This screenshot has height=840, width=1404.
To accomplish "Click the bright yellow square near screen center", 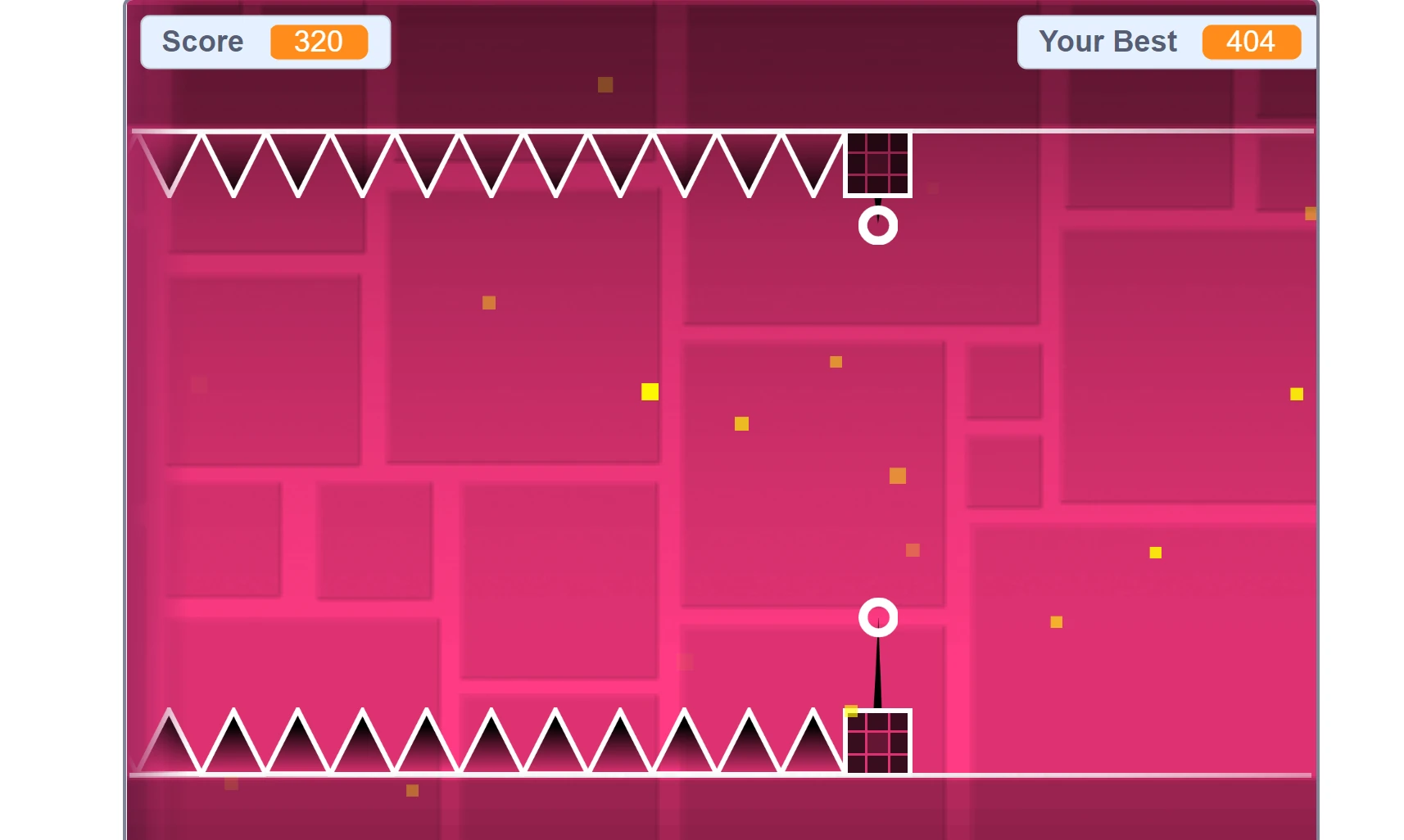I will tap(648, 392).
